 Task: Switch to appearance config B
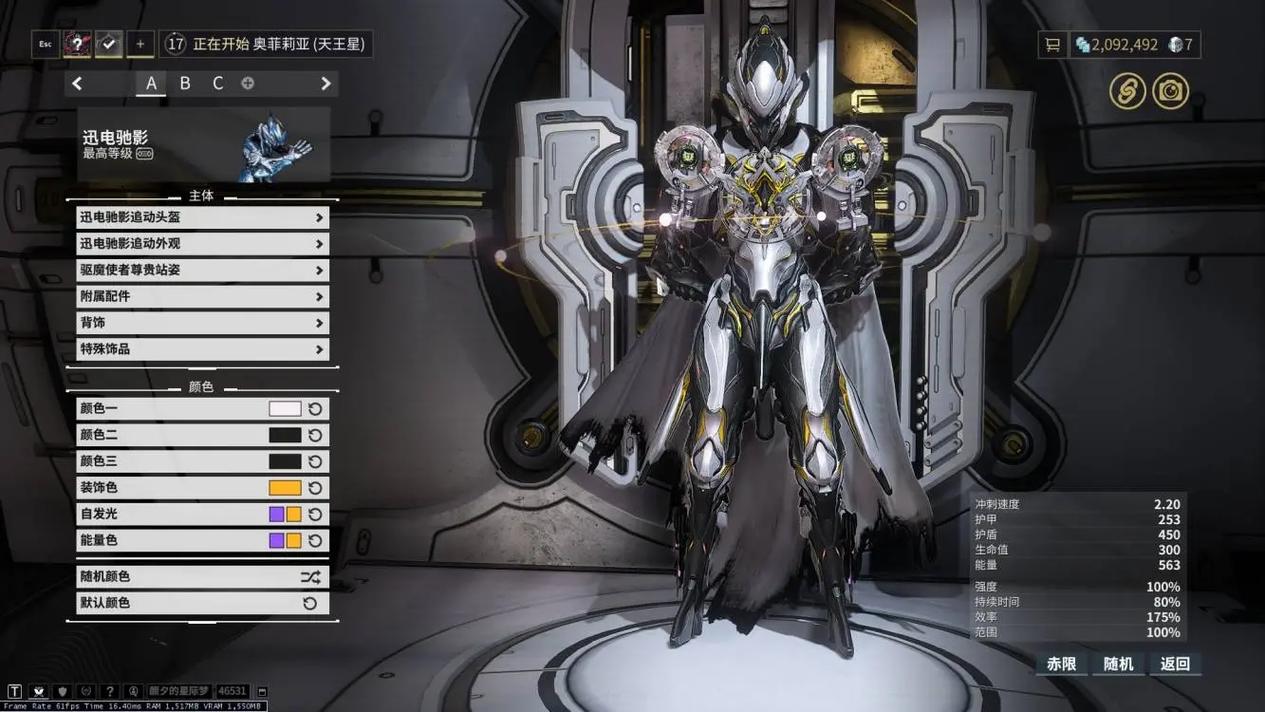point(185,84)
